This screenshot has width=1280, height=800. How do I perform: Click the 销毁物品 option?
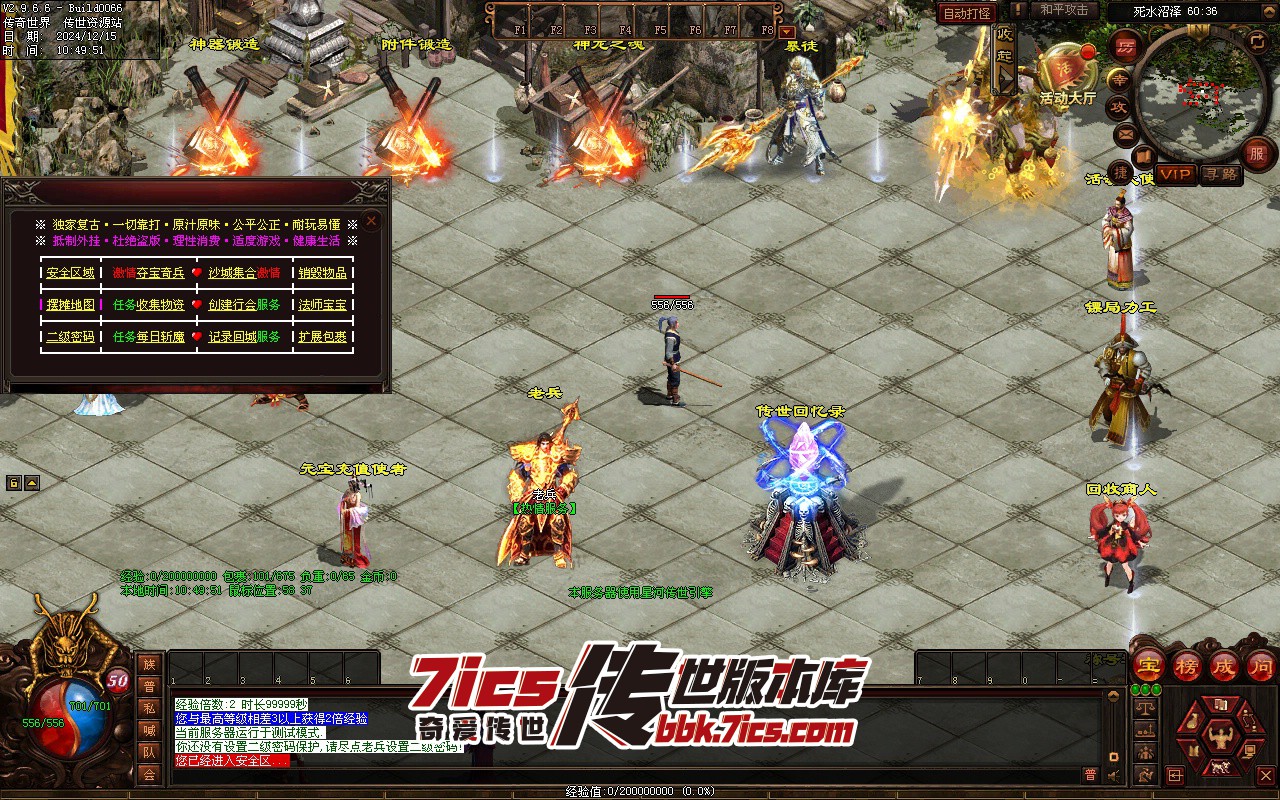pos(322,273)
